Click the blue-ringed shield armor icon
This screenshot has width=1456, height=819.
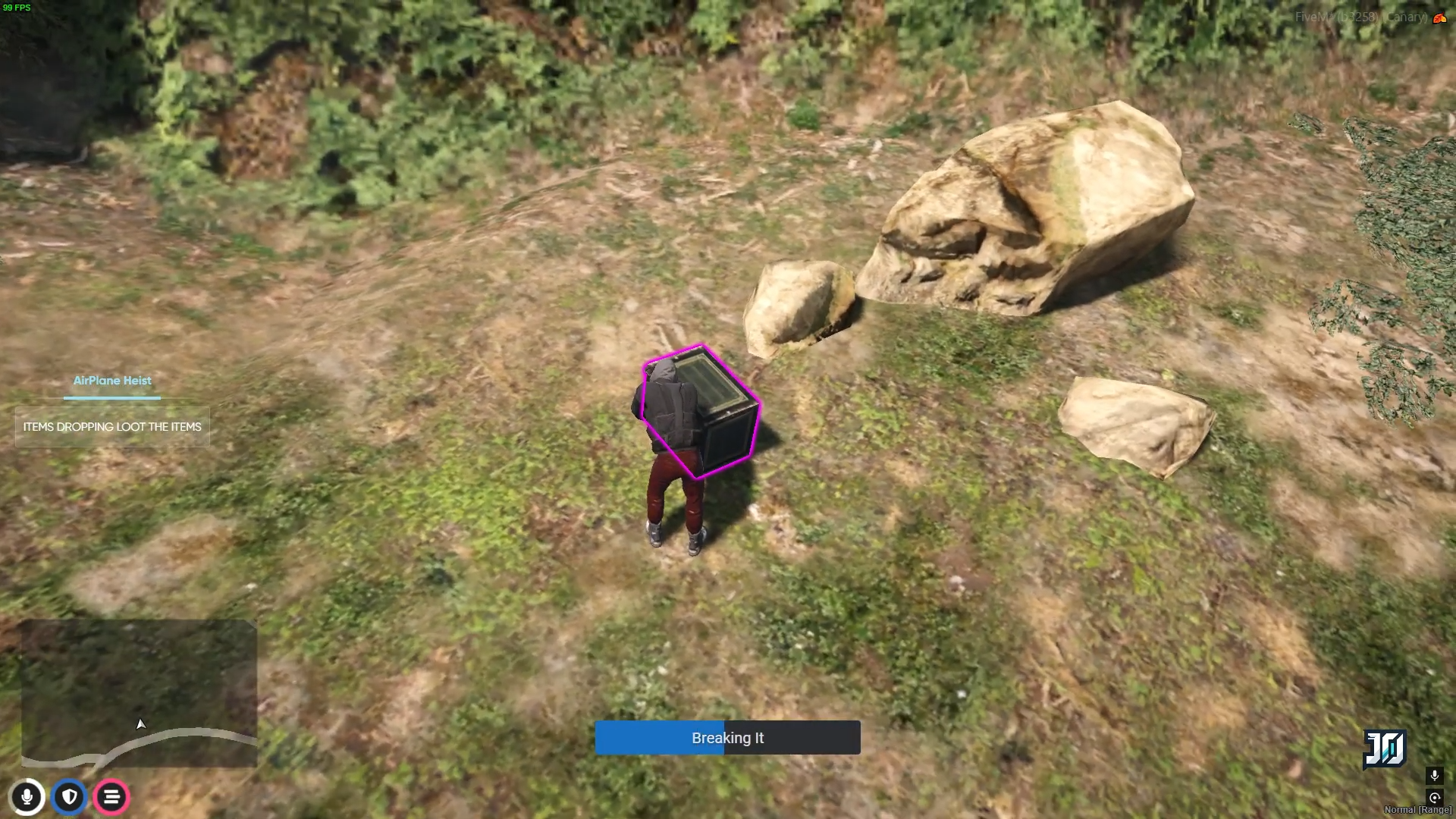click(70, 797)
